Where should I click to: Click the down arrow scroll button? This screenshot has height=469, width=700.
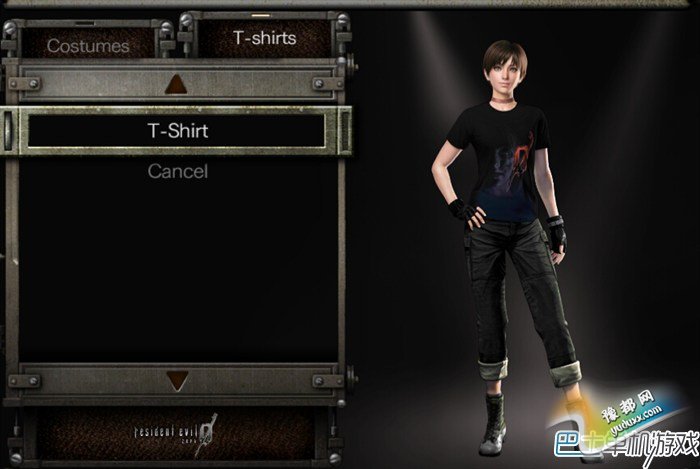[177, 380]
